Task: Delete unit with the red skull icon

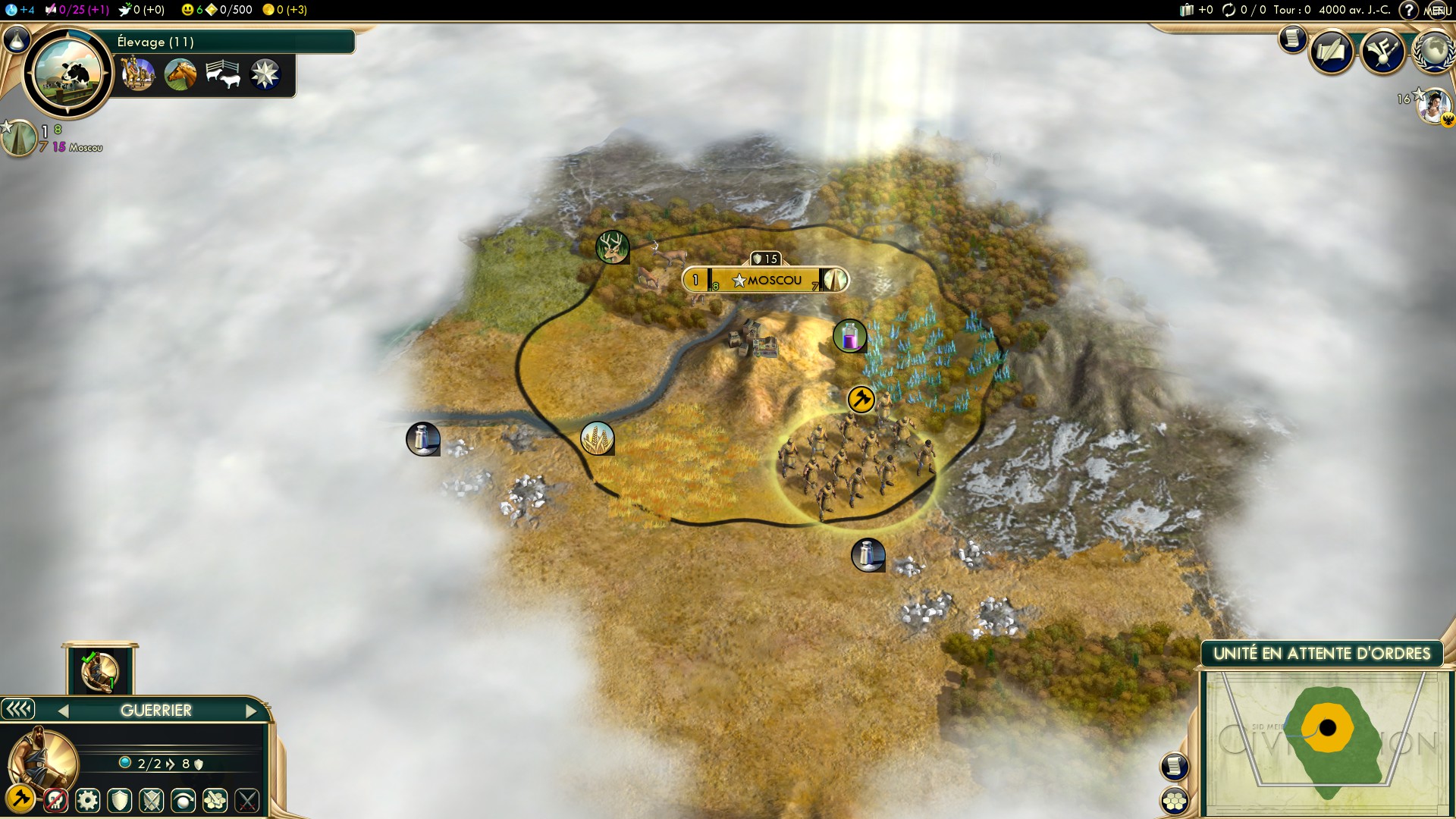Action: (x=55, y=799)
